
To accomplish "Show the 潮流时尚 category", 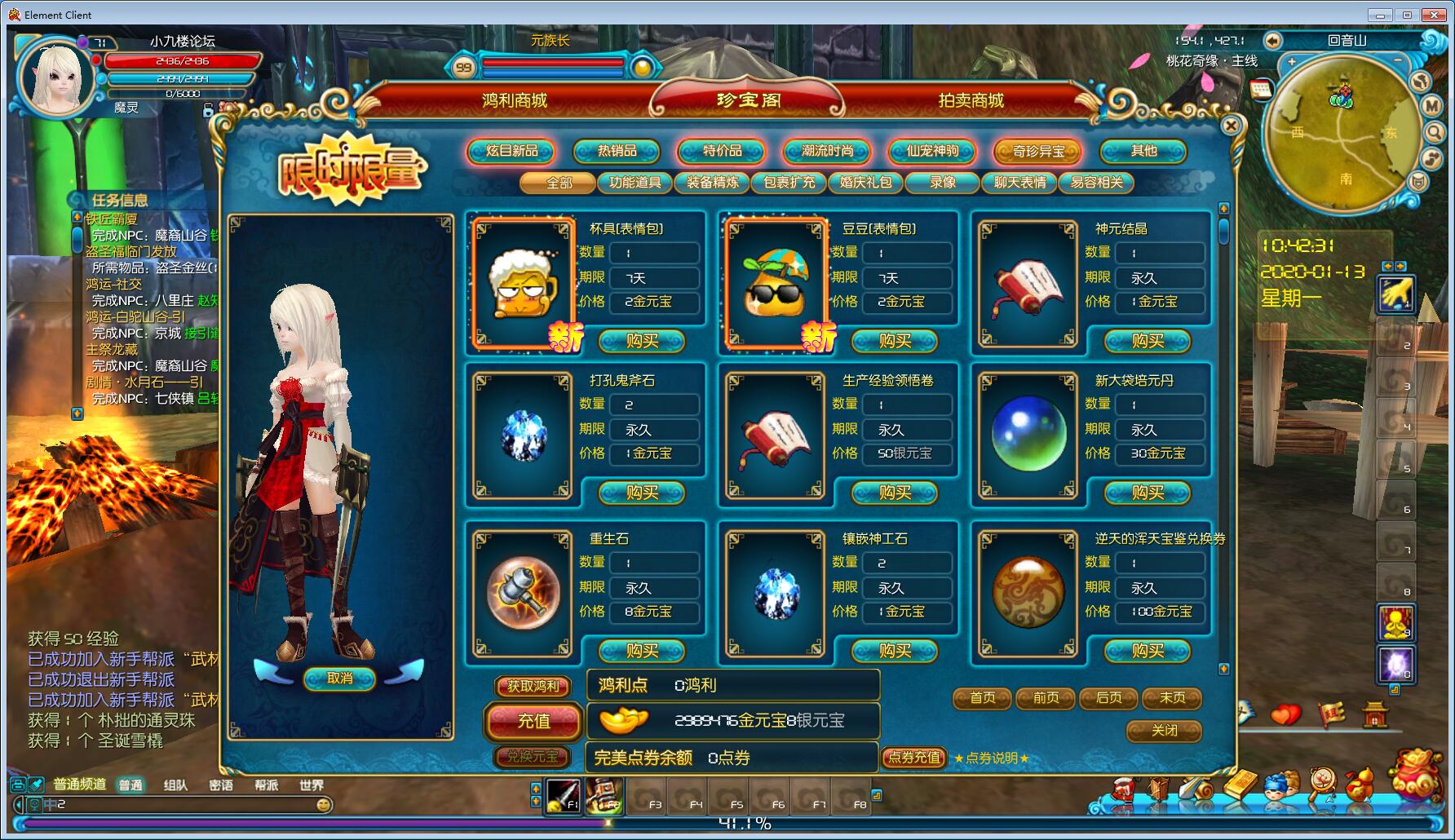I will click(827, 151).
